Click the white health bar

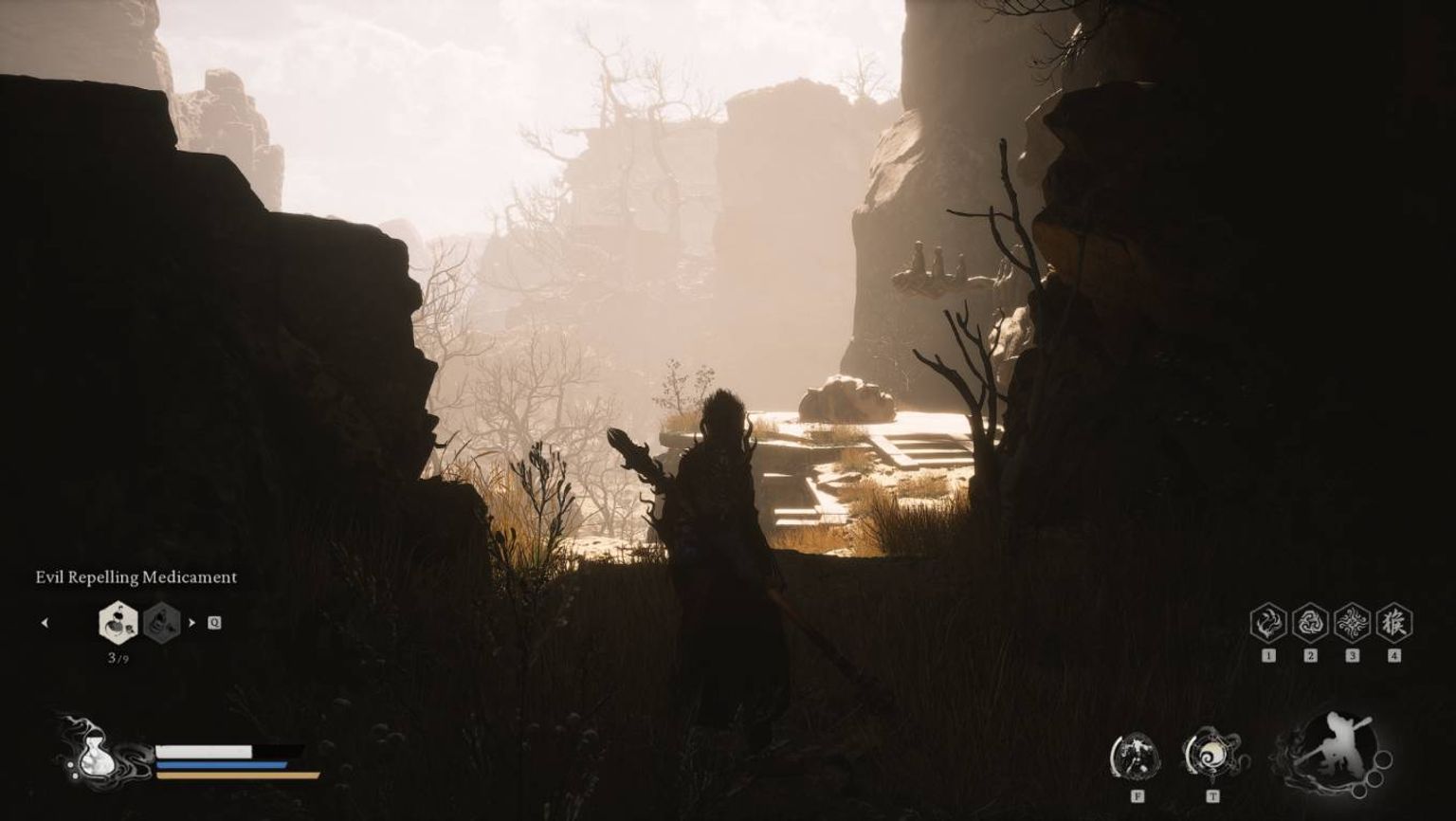coord(203,751)
